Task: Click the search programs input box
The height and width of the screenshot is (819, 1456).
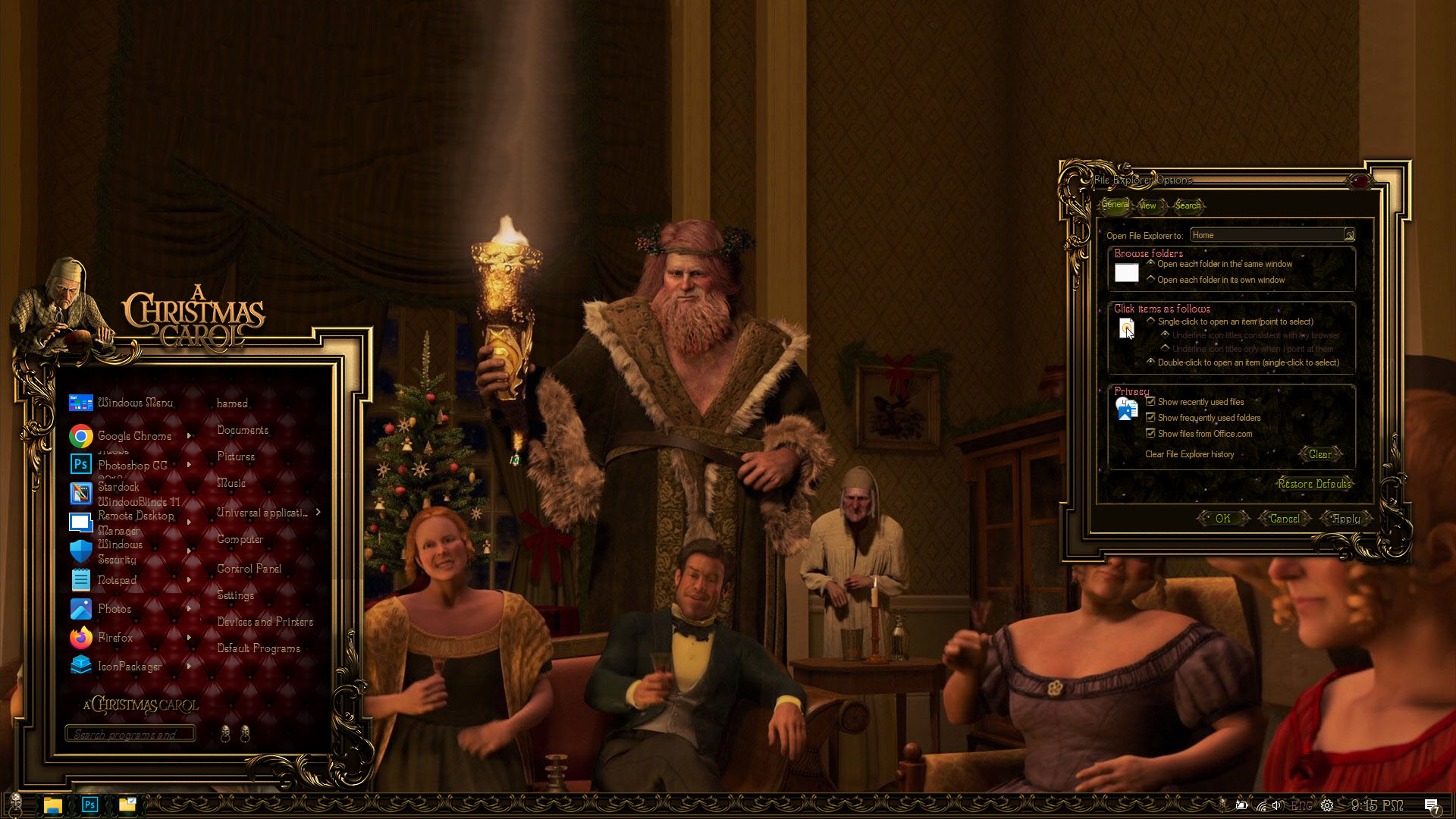Action: [x=130, y=734]
